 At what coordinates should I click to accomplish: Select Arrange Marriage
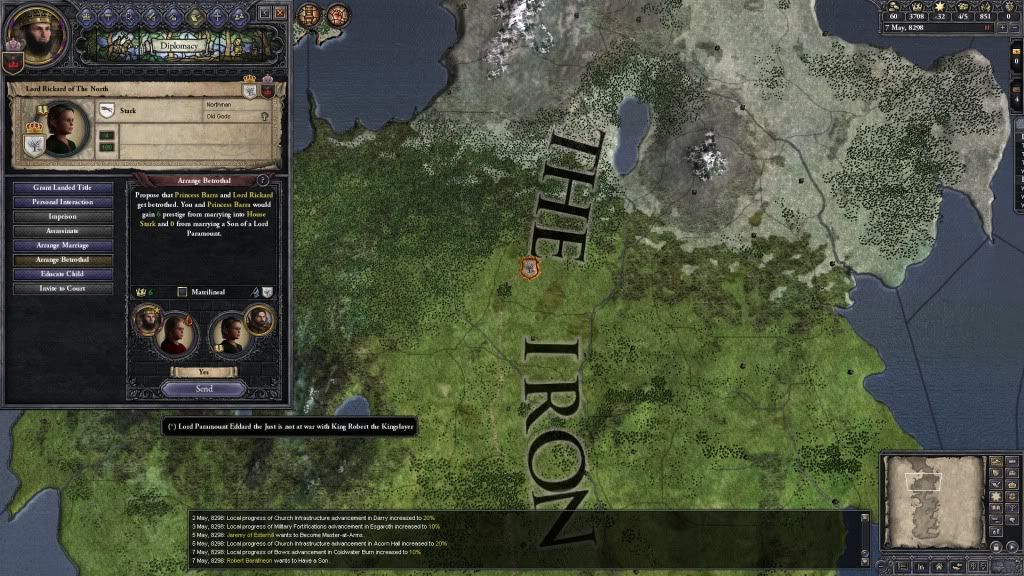coord(62,245)
